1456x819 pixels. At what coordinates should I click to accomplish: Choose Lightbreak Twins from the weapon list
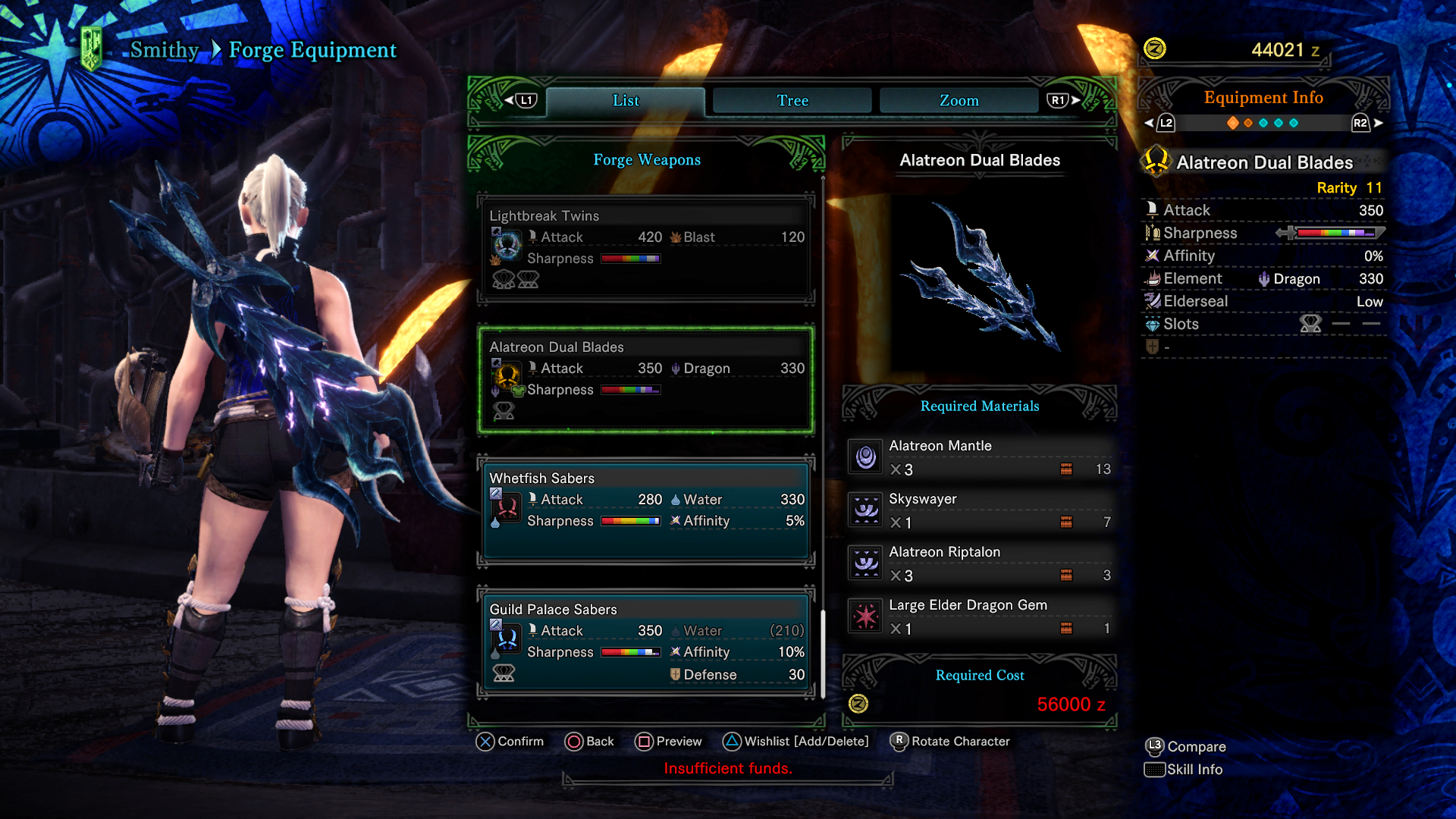point(646,248)
